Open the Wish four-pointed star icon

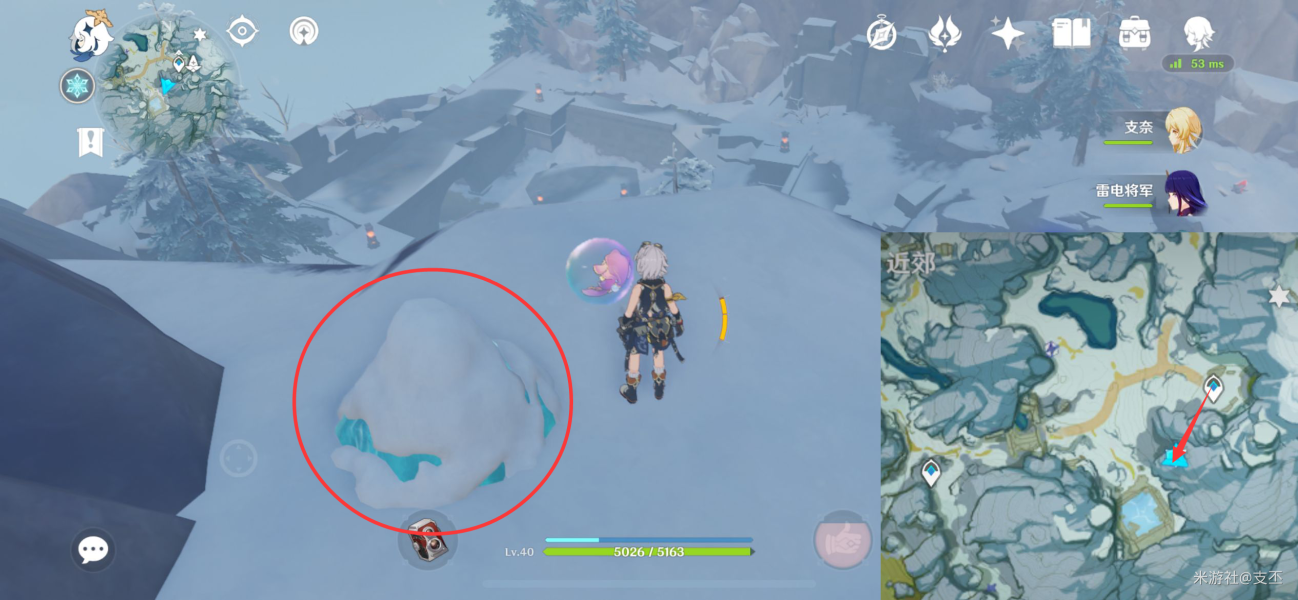coord(1007,33)
